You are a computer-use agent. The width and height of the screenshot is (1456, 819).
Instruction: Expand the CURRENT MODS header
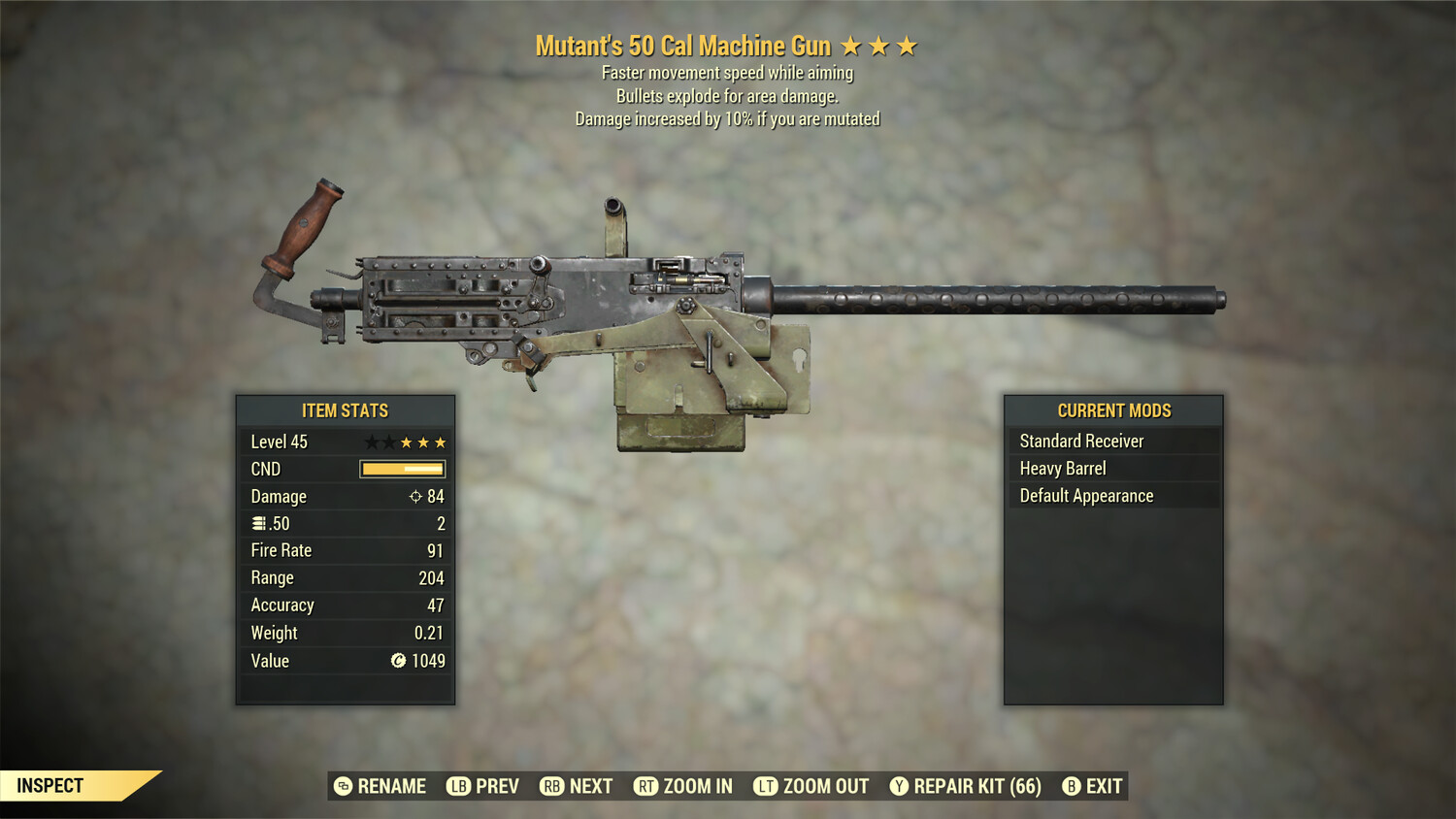(1114, 409)
